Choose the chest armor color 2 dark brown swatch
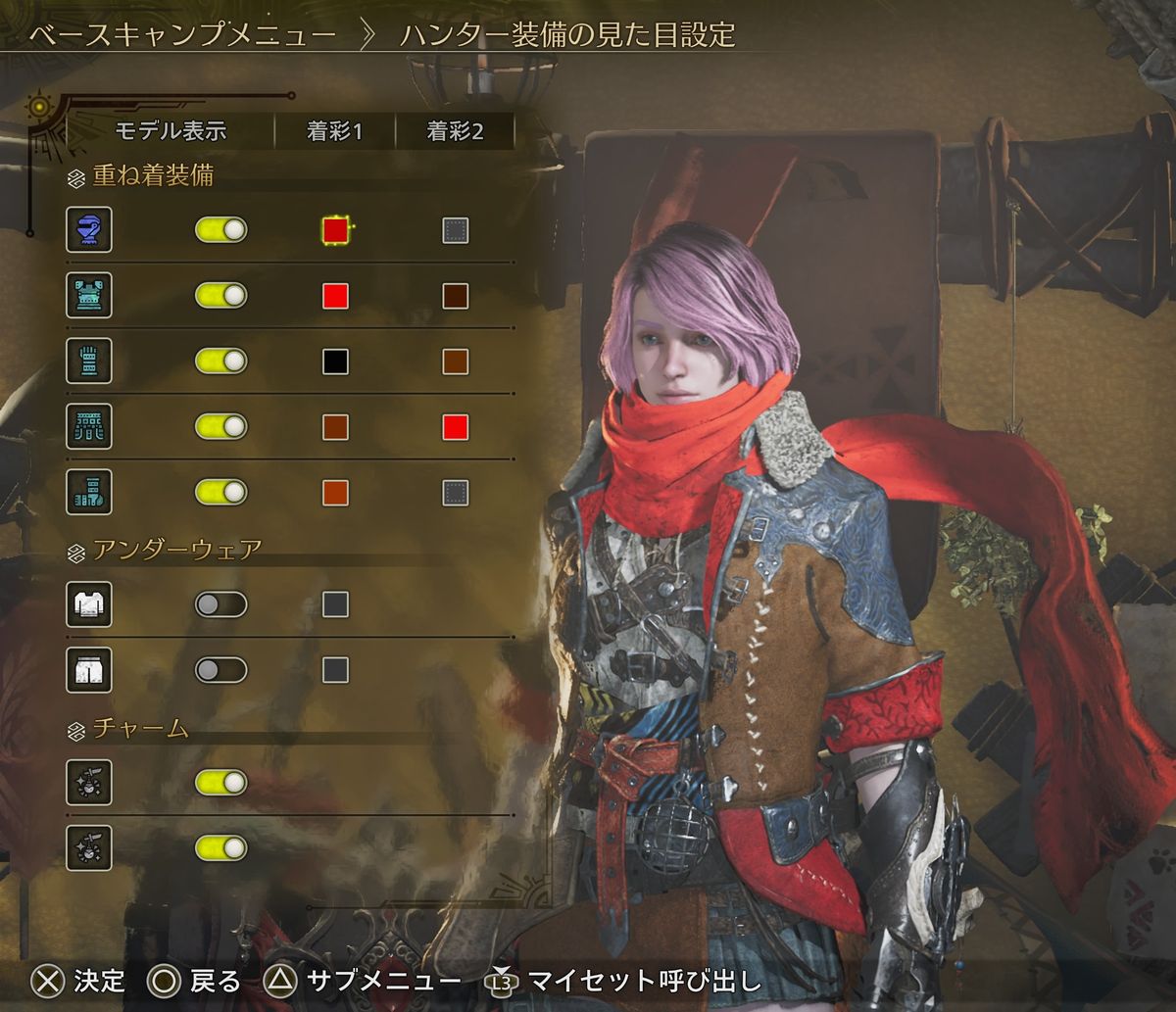1176x1012 pixels. point(455,296)
